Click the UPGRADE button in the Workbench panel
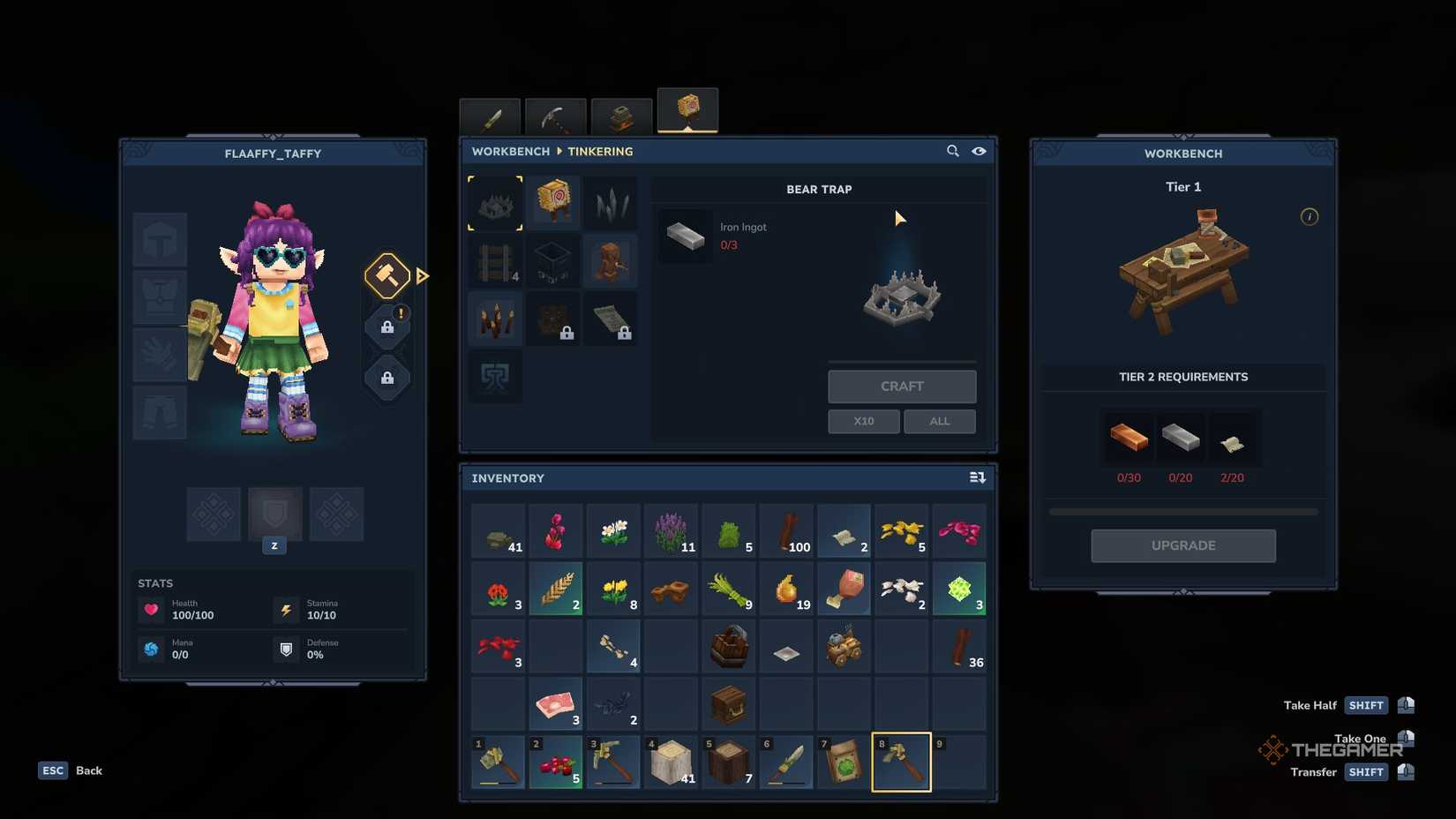This screenshot has width=1456, height=819. click(x=1182, y=545)
